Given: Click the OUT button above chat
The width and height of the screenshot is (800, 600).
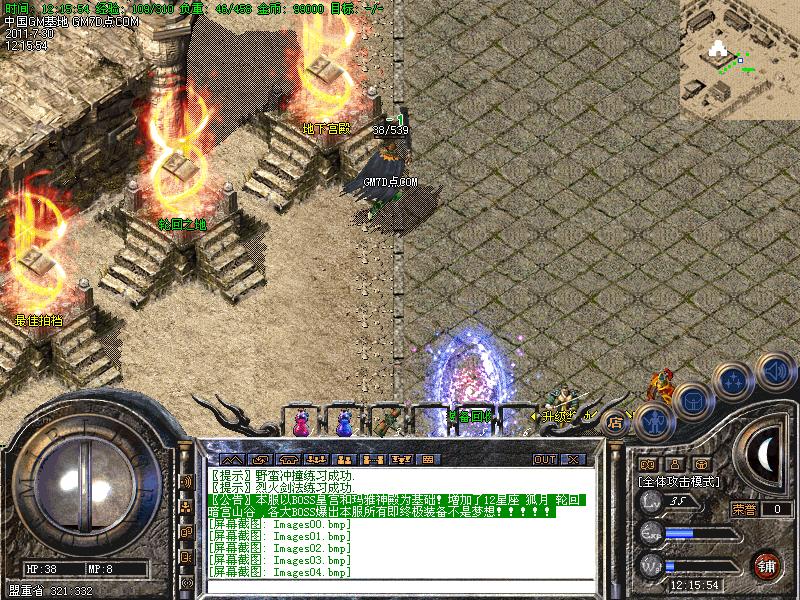Looking at the screenshot, I should pos(544,460).
